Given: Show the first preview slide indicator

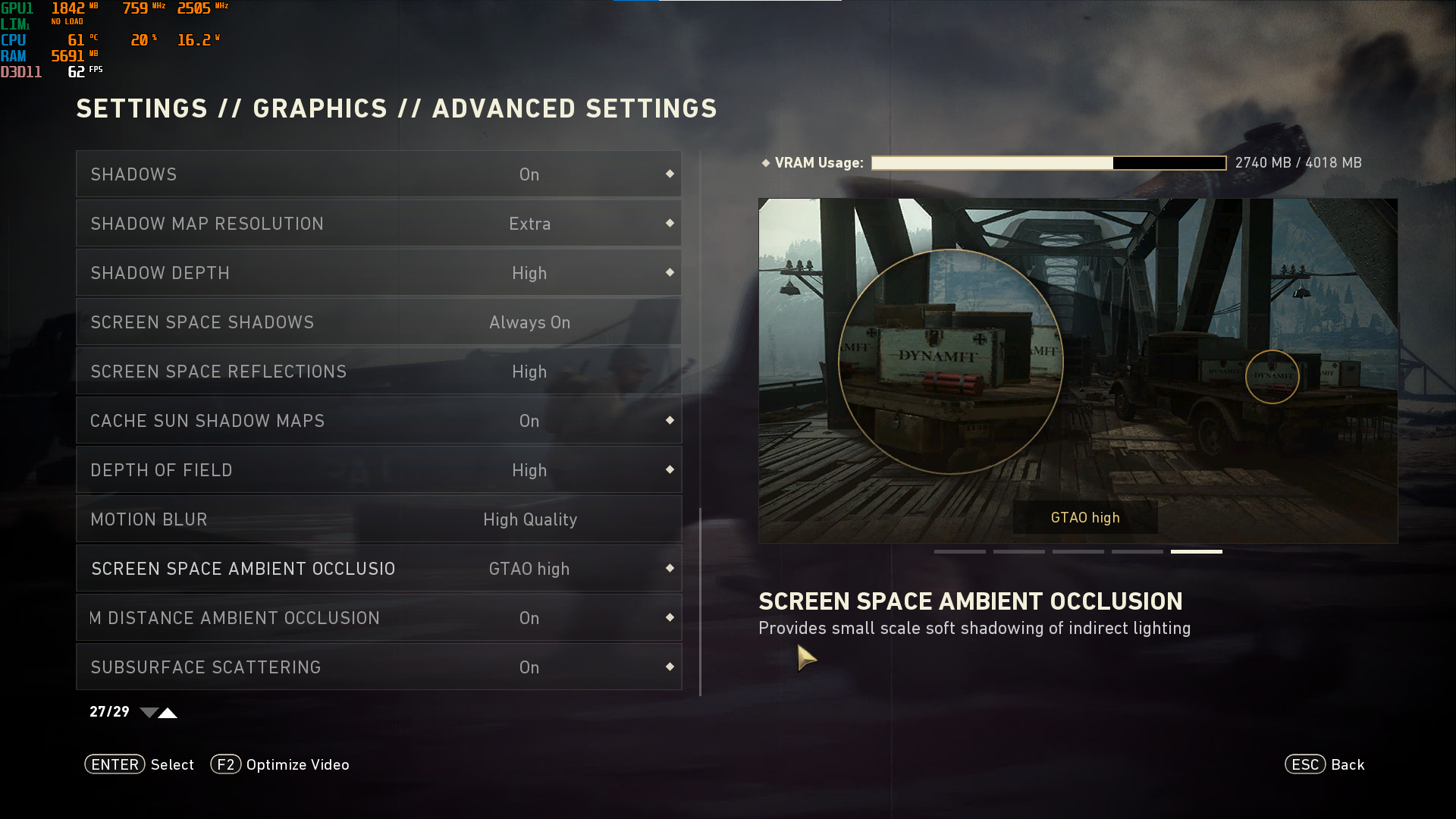Looking at the screenshot, I should point(959,551).
